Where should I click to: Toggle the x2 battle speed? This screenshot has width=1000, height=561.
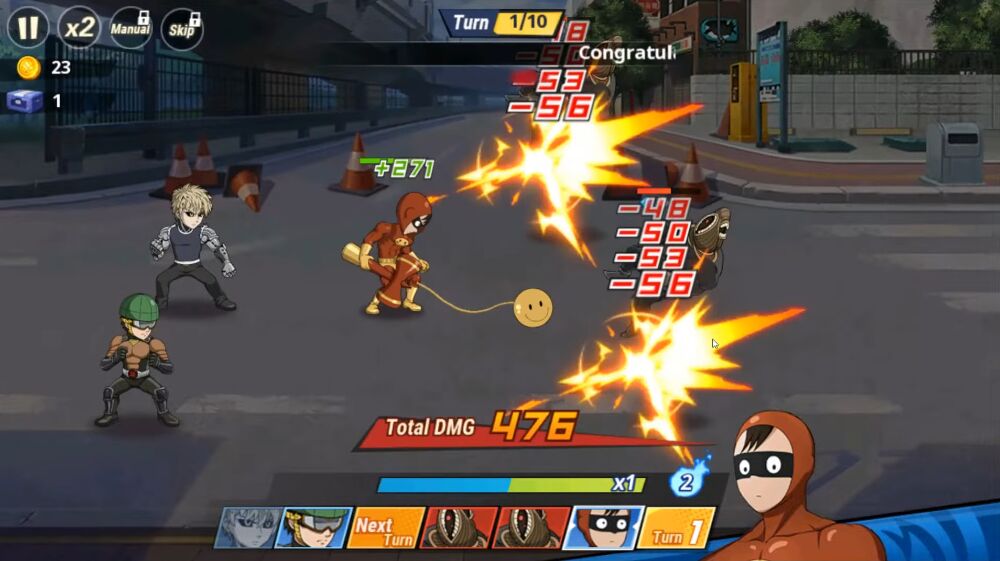(79, 27)
